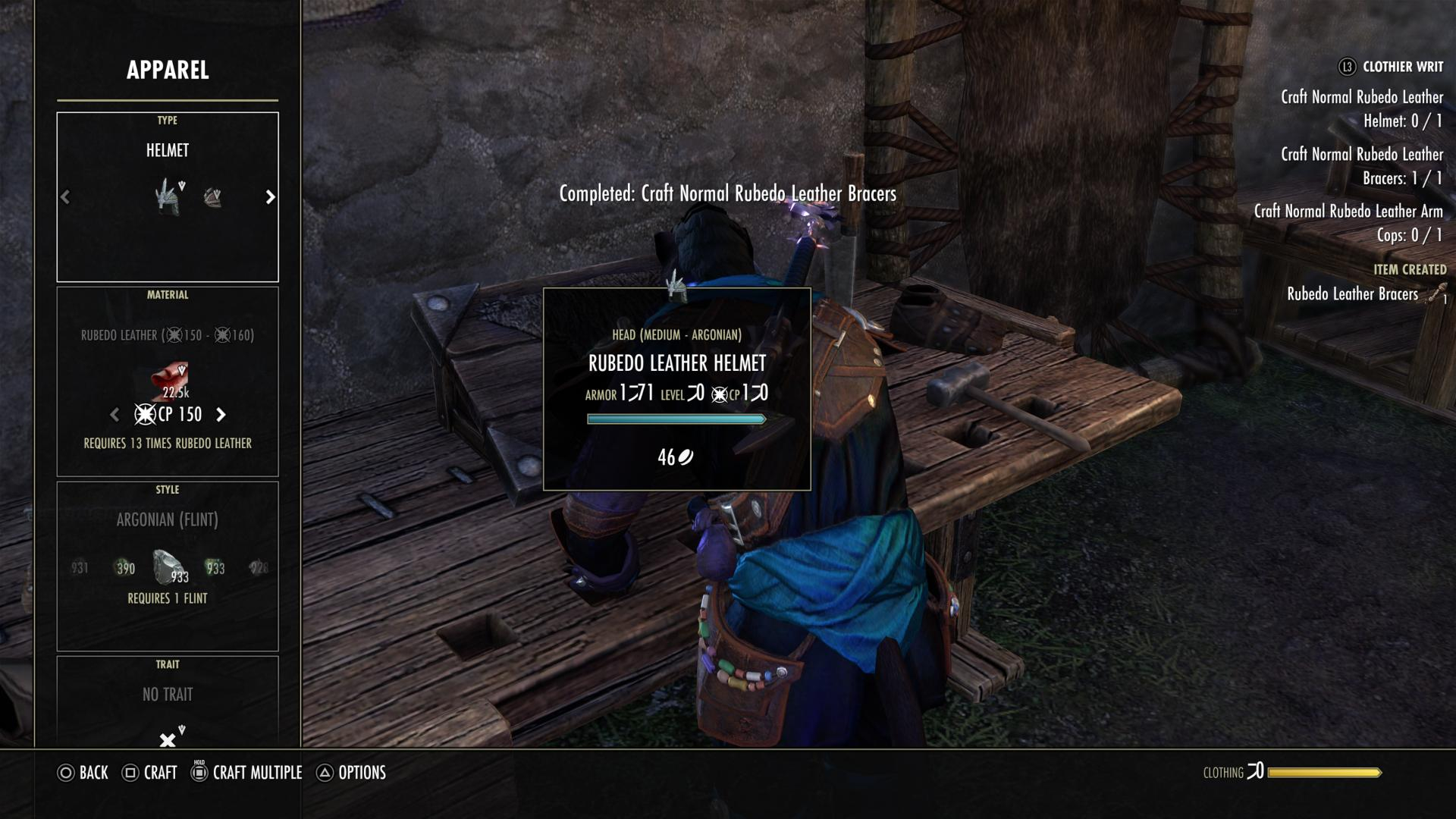The width and height of the screenshot is (1456, 819).
Task: Select the heavy helmet style icon
Action: 168,196
